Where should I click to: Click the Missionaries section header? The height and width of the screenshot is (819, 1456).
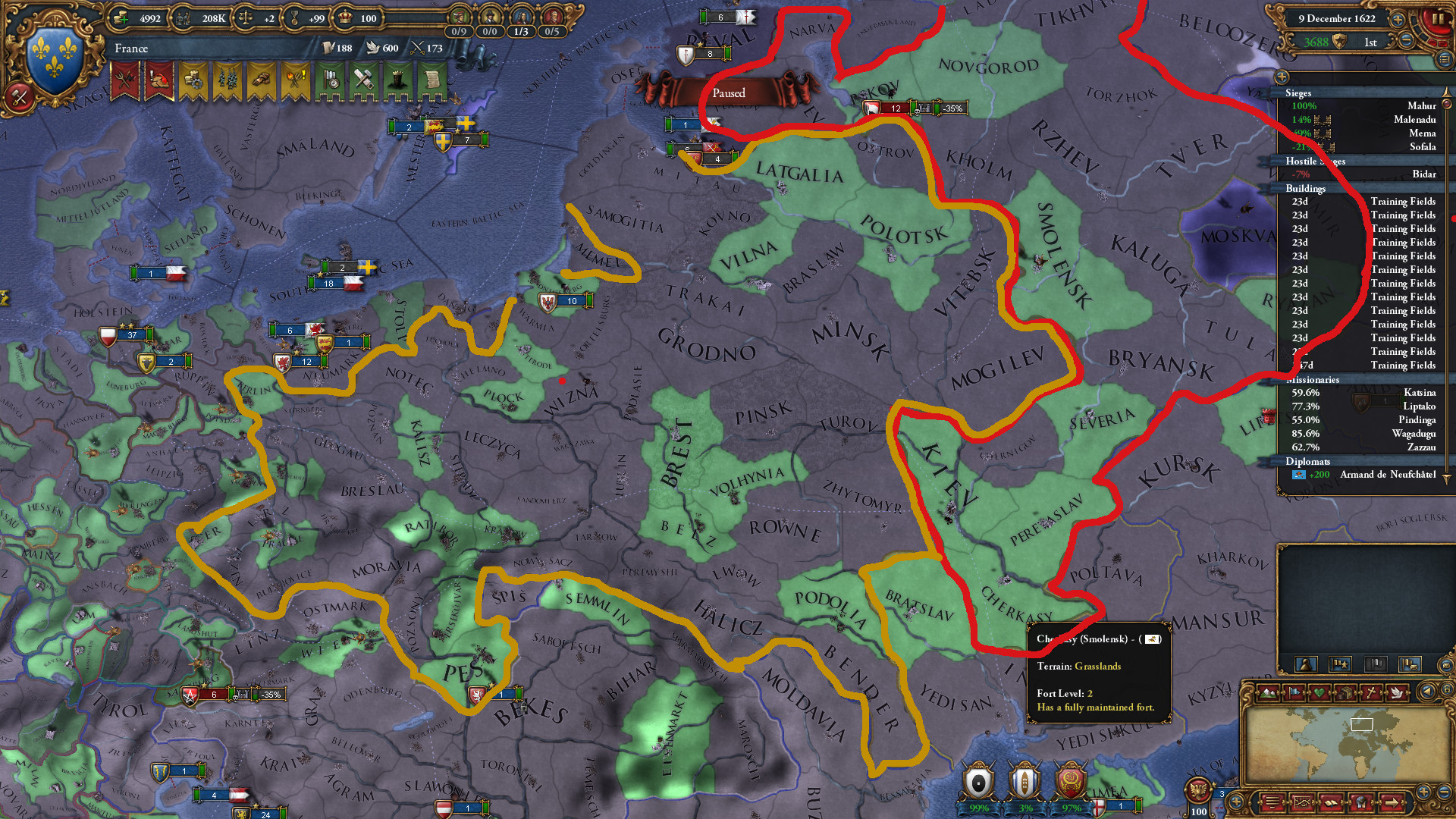pyautogui.click(x=1313, y=378)
